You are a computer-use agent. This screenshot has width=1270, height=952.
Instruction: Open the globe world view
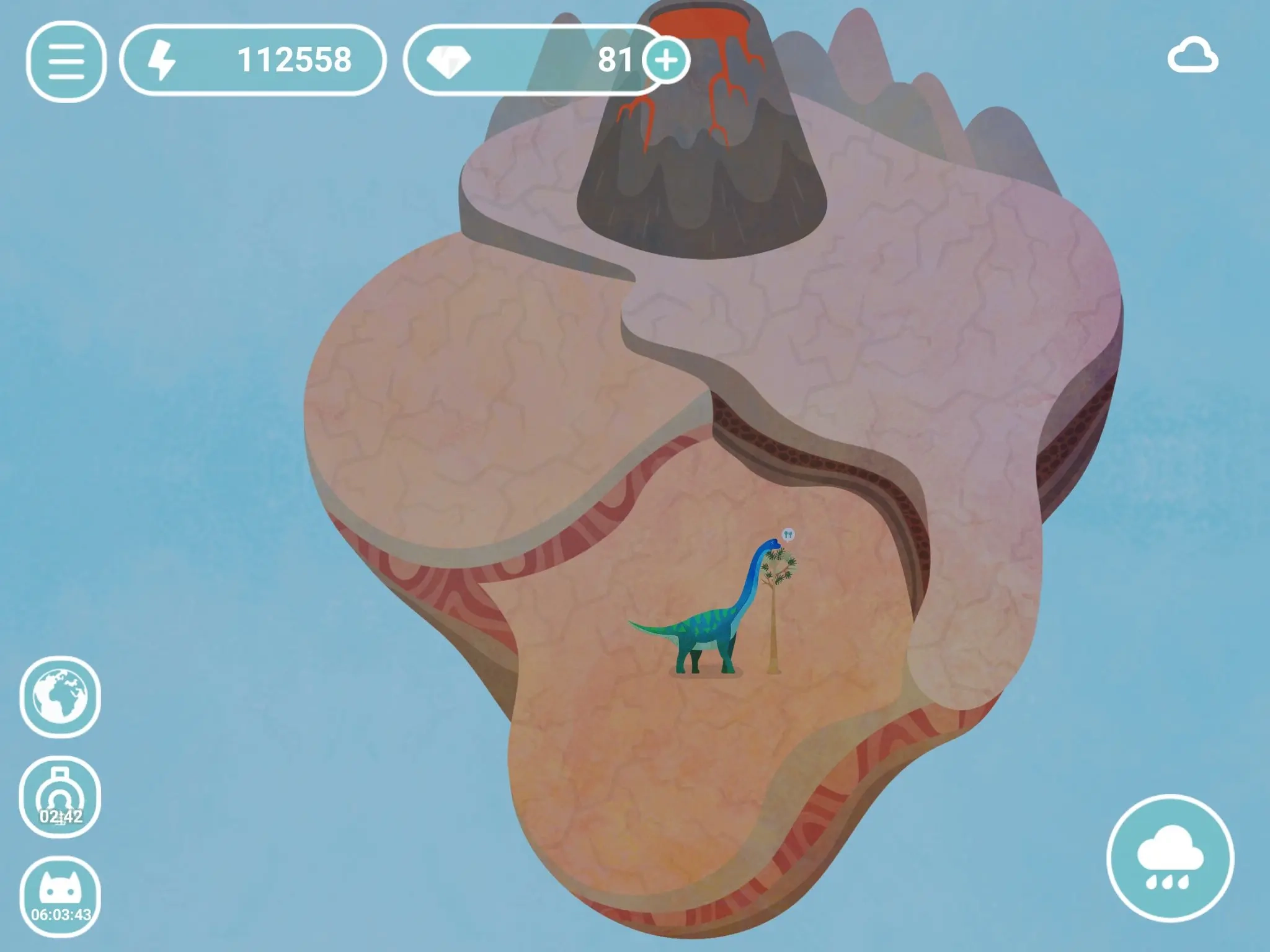point(60,697)
